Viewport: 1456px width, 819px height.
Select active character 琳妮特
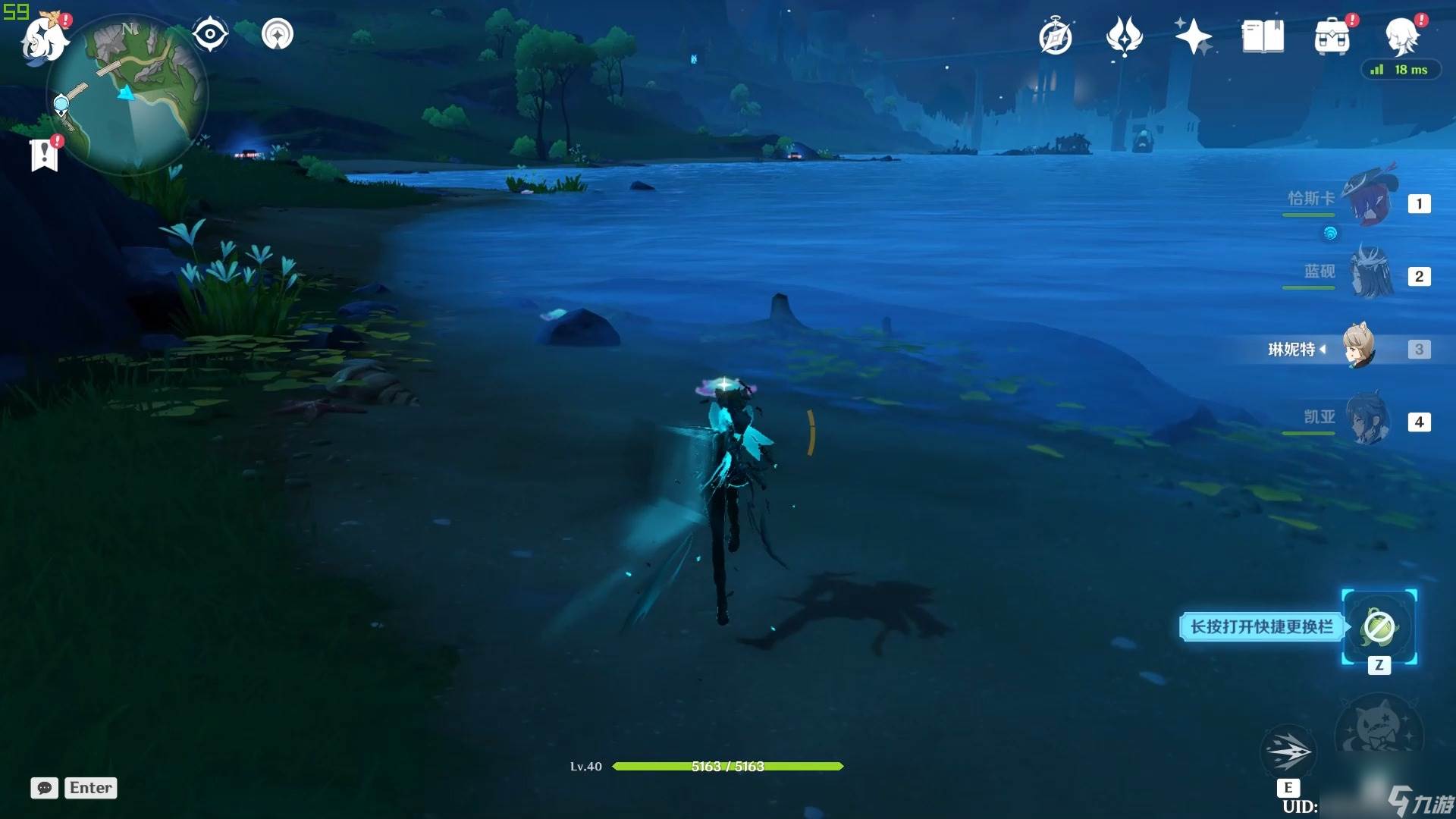1359,348
